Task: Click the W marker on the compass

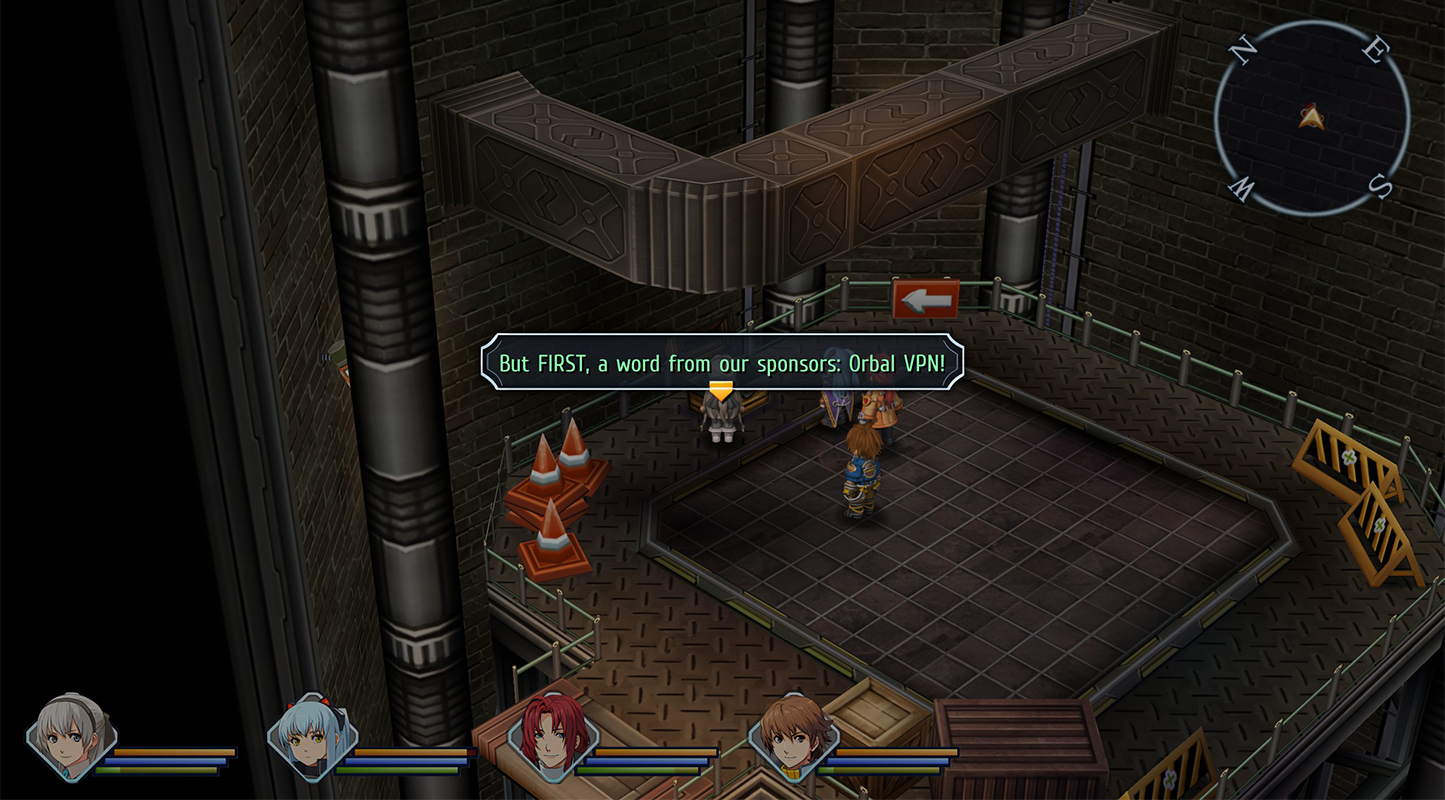Action: point(1239,188)
